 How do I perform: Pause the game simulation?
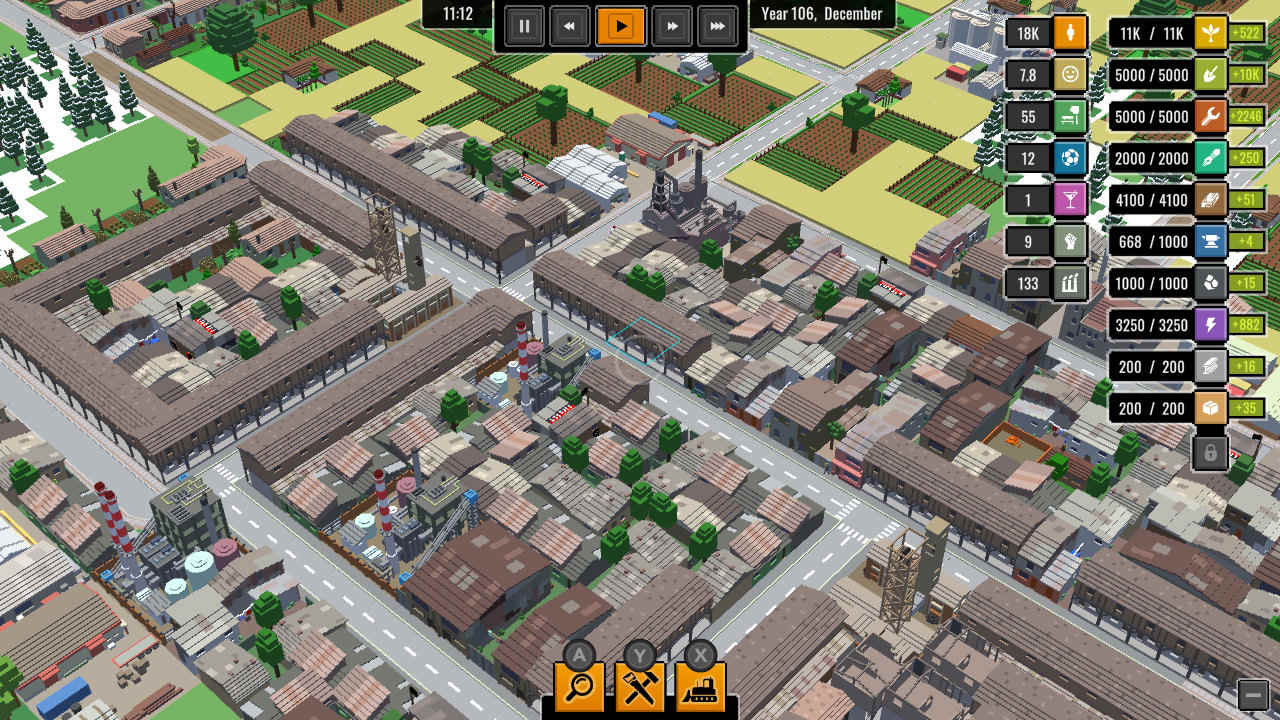pyautogui.click(x=524, y=26)
